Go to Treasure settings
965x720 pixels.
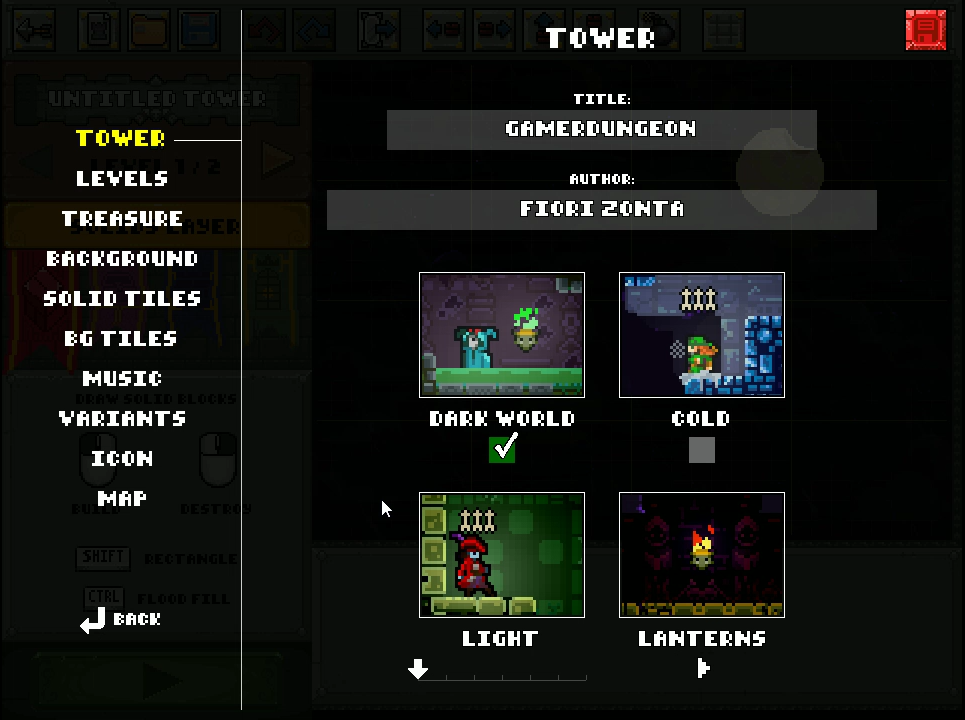pyautogui.click(x=122, y=219)
